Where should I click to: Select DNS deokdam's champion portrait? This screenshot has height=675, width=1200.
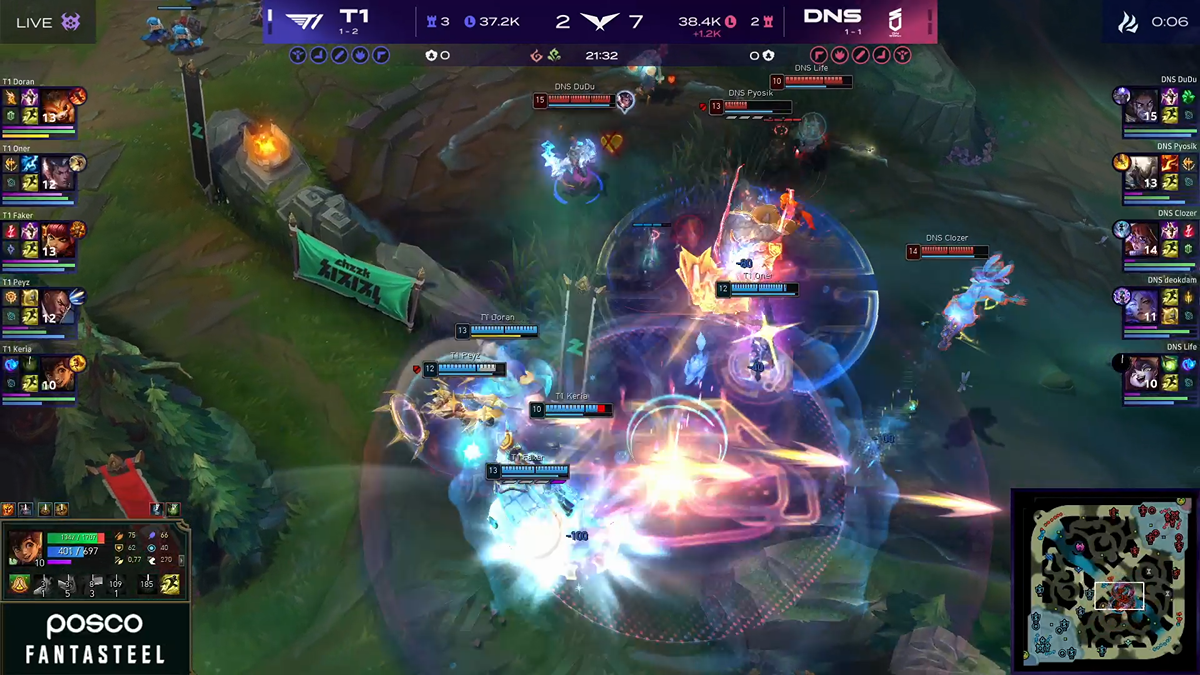pyautogui.click(x=1141, y=306)
